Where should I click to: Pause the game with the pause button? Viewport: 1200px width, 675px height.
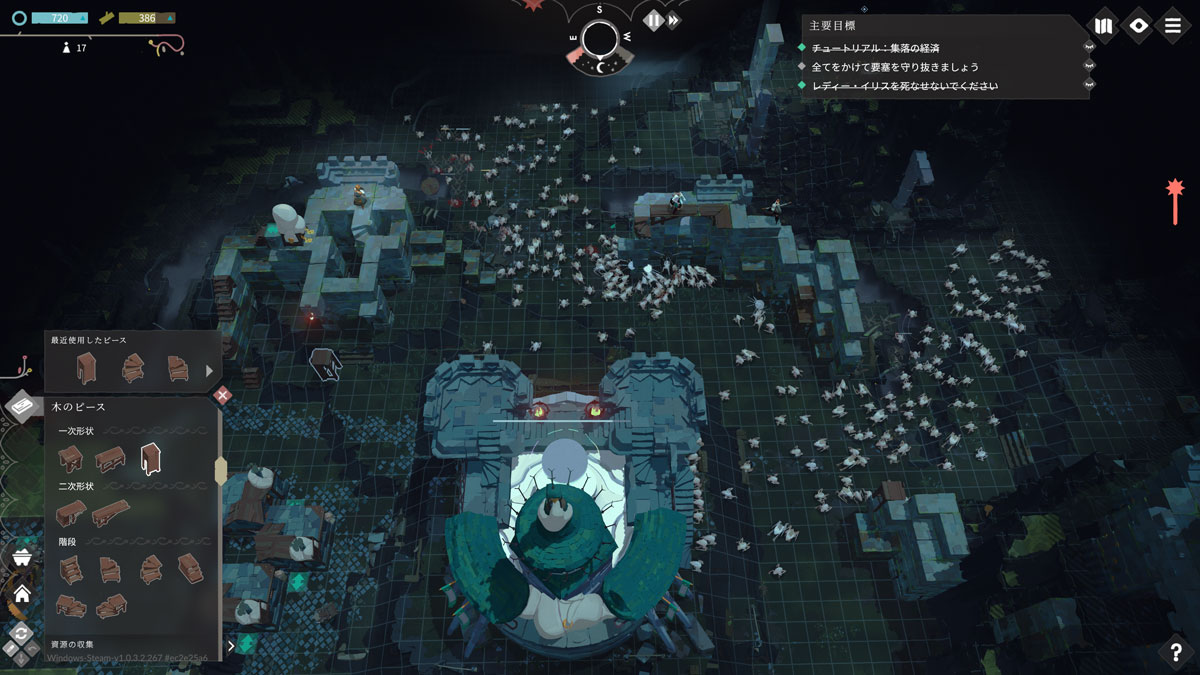[653, 20]
